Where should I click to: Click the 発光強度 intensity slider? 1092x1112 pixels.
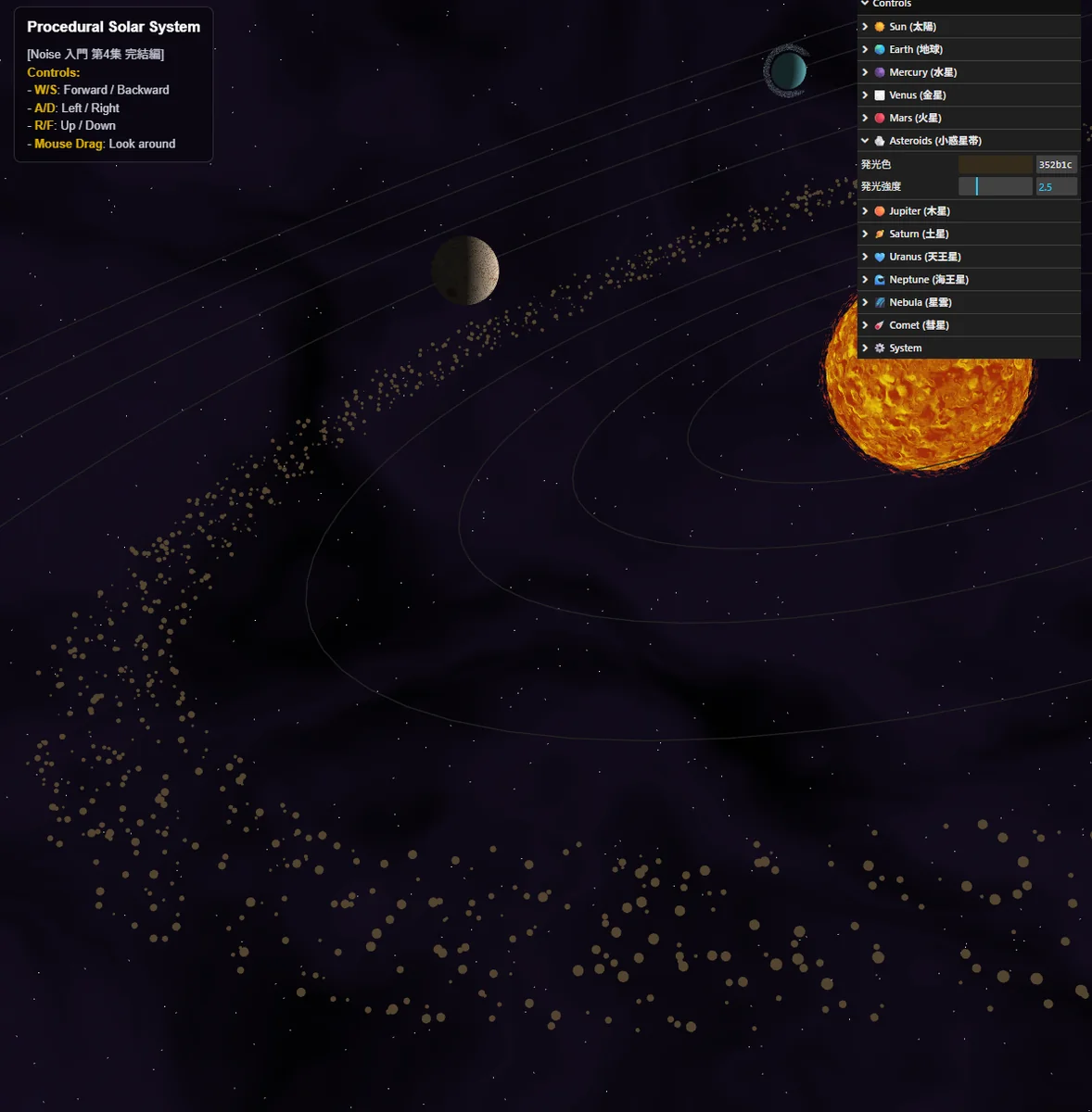[x=995, y=186]
